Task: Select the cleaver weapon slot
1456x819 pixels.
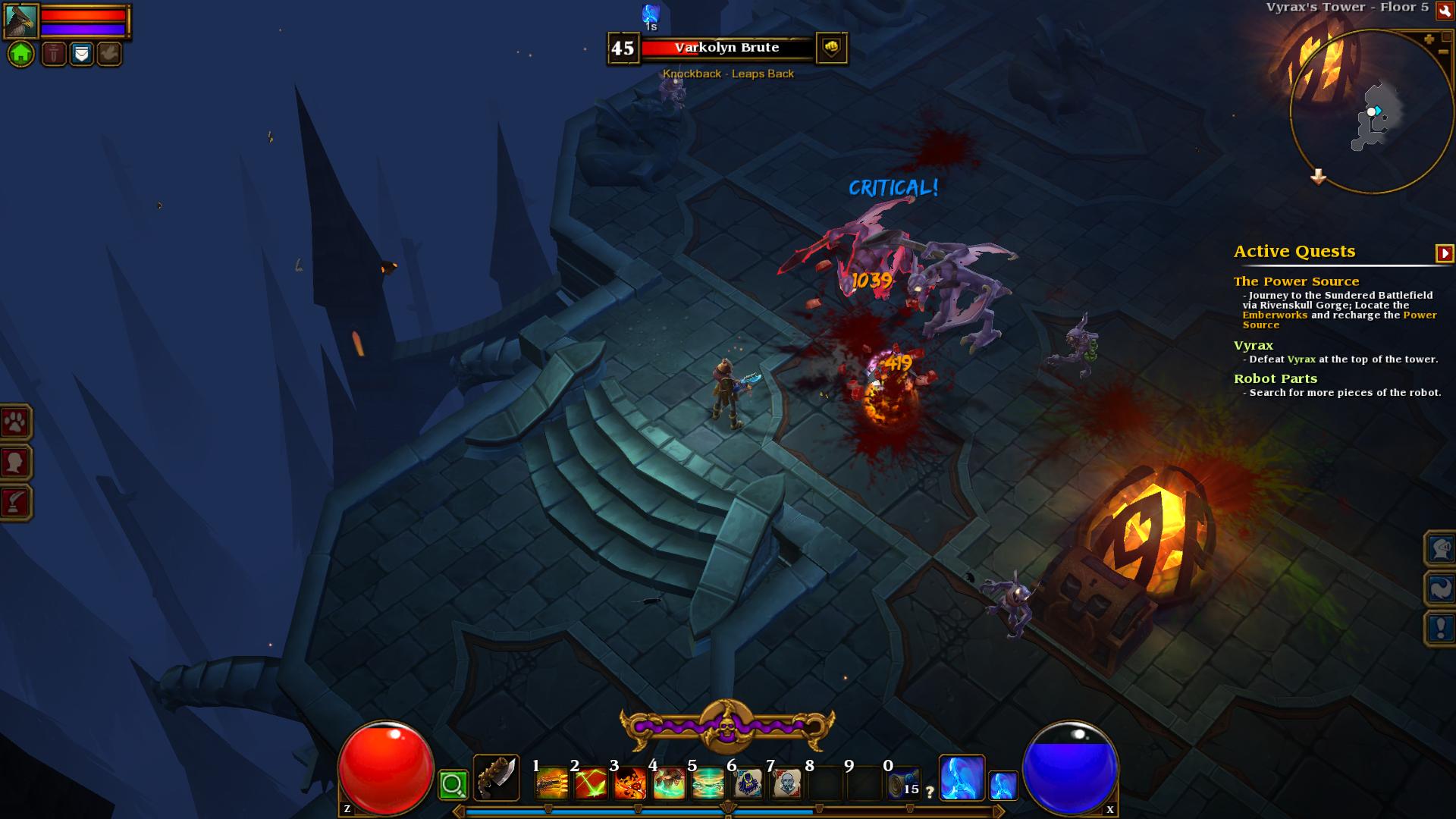Action: 497,778
